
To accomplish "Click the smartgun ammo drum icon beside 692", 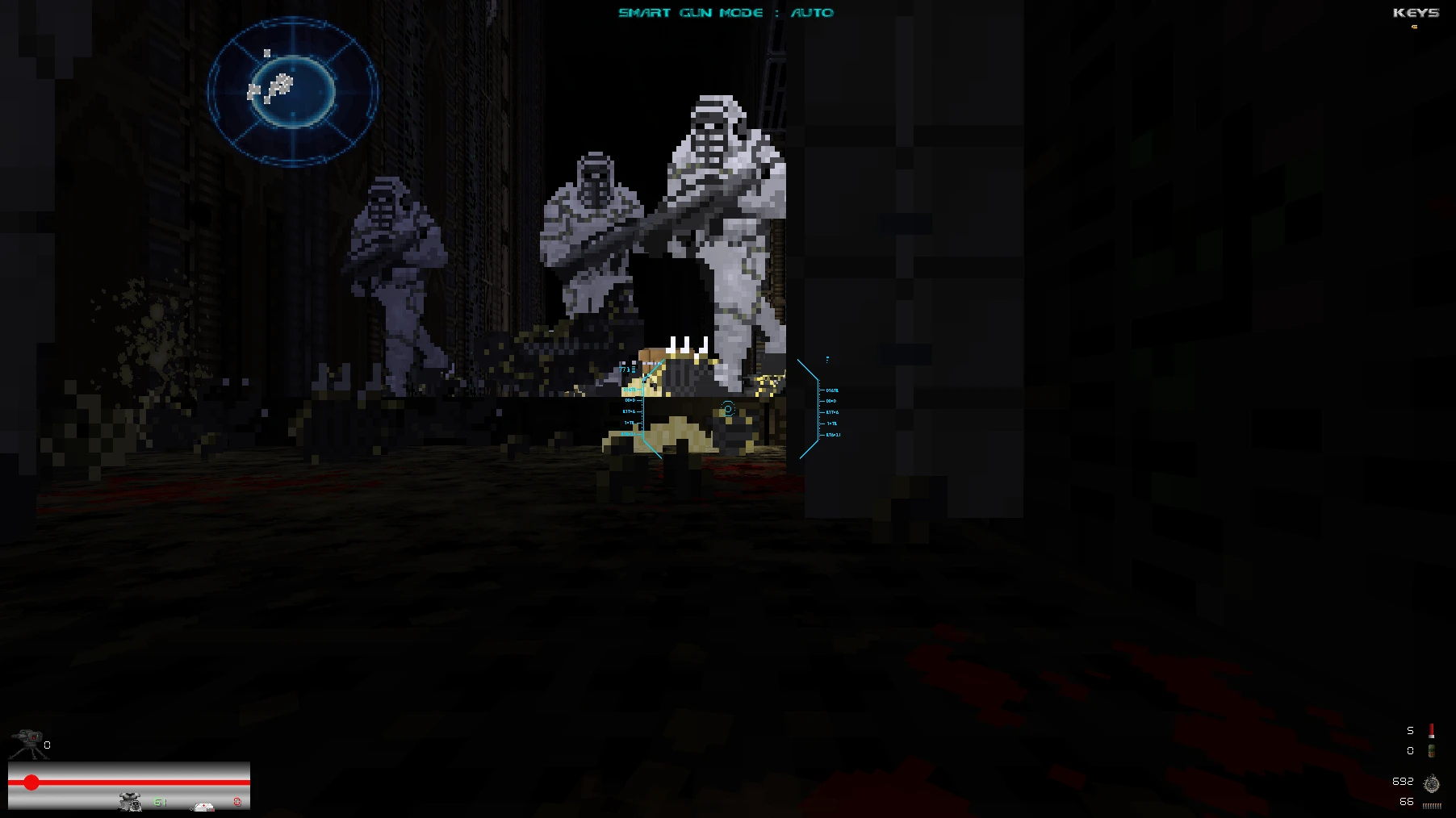I will click(1432, 783).
